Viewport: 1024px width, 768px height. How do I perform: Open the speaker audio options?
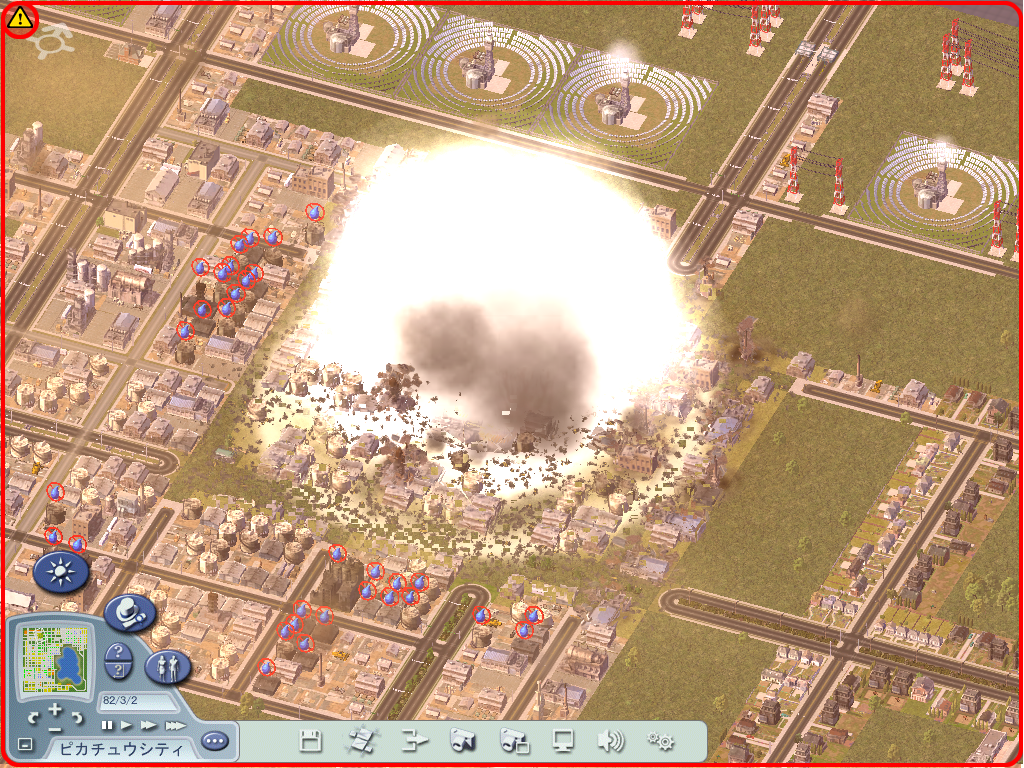[x=609, y=741]
